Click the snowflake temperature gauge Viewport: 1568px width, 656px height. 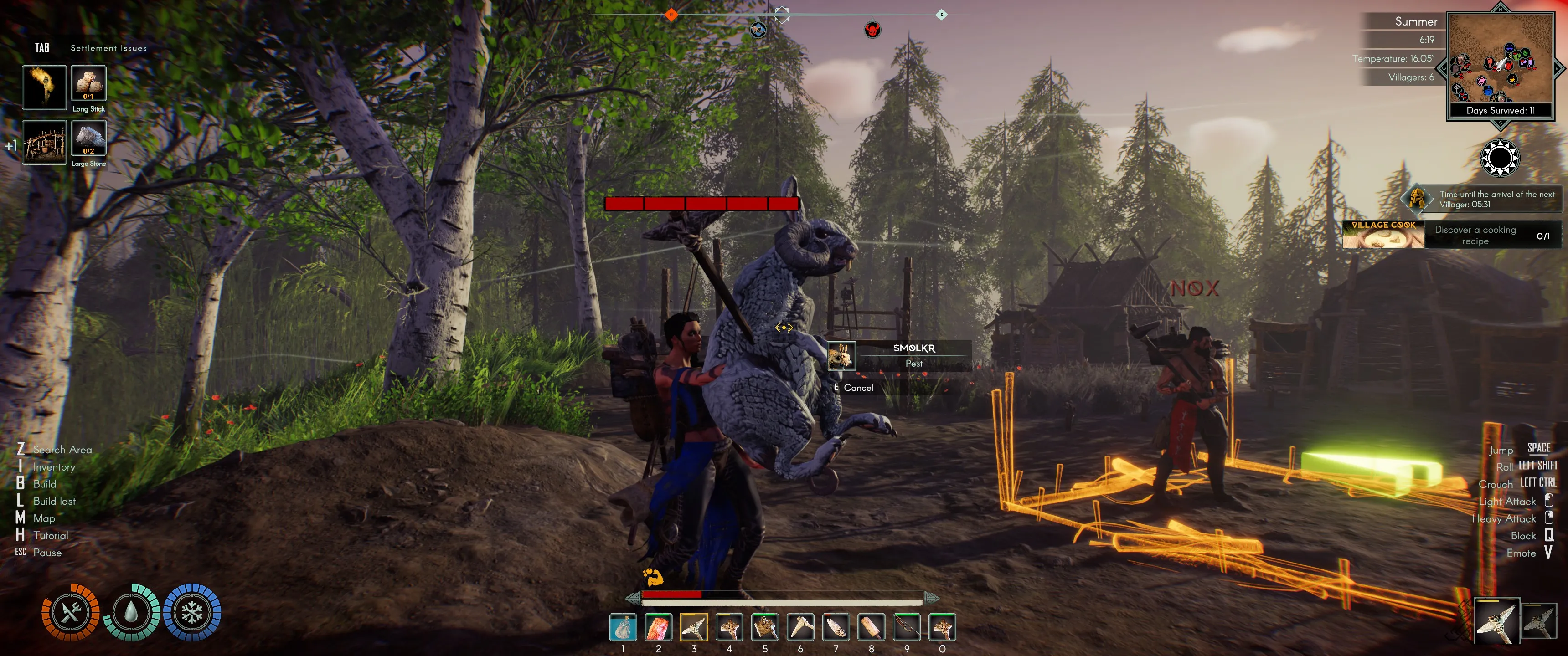(x=192, y=612)
